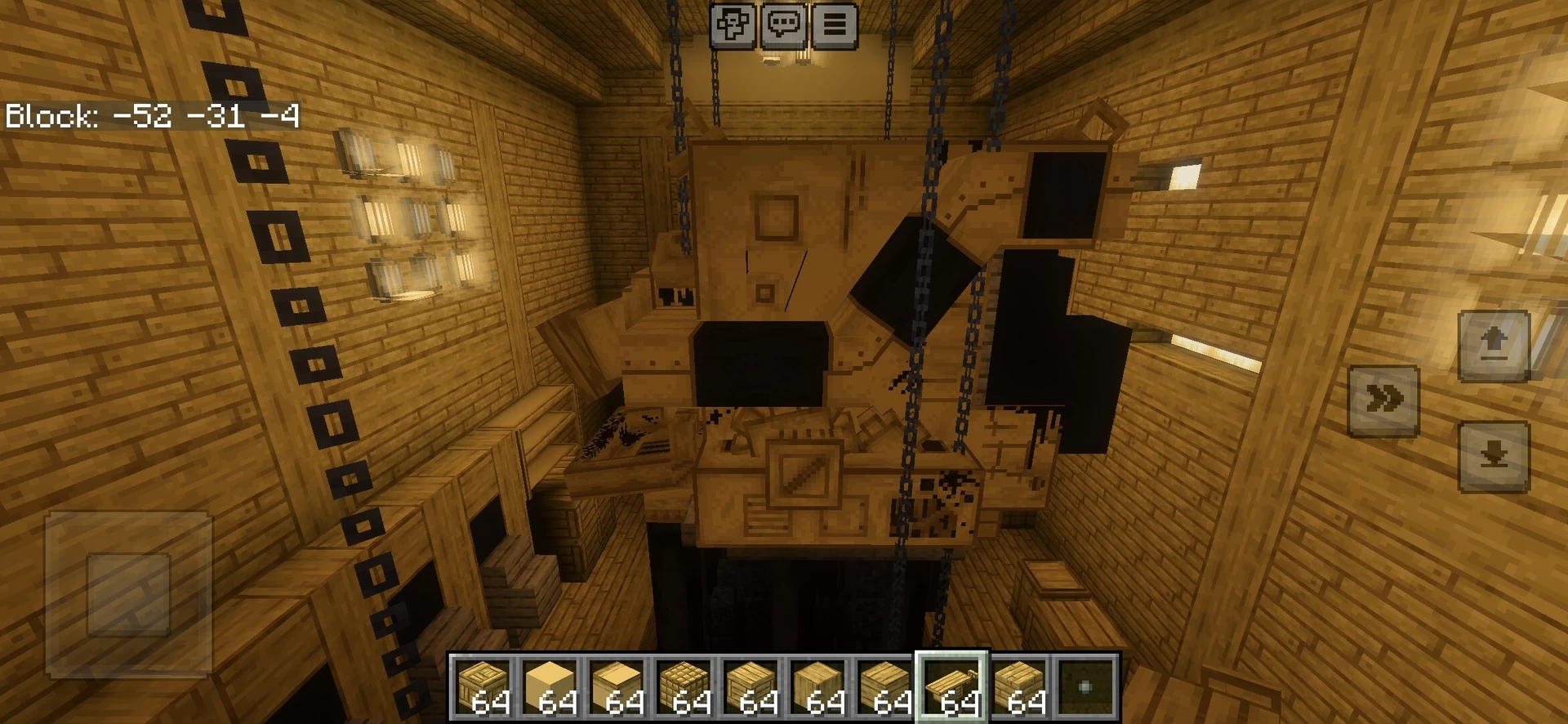Choose the grid-patterned mosaic block slot
The width and height of the screenshot is (1568, 724).
[x=684, y=687]
